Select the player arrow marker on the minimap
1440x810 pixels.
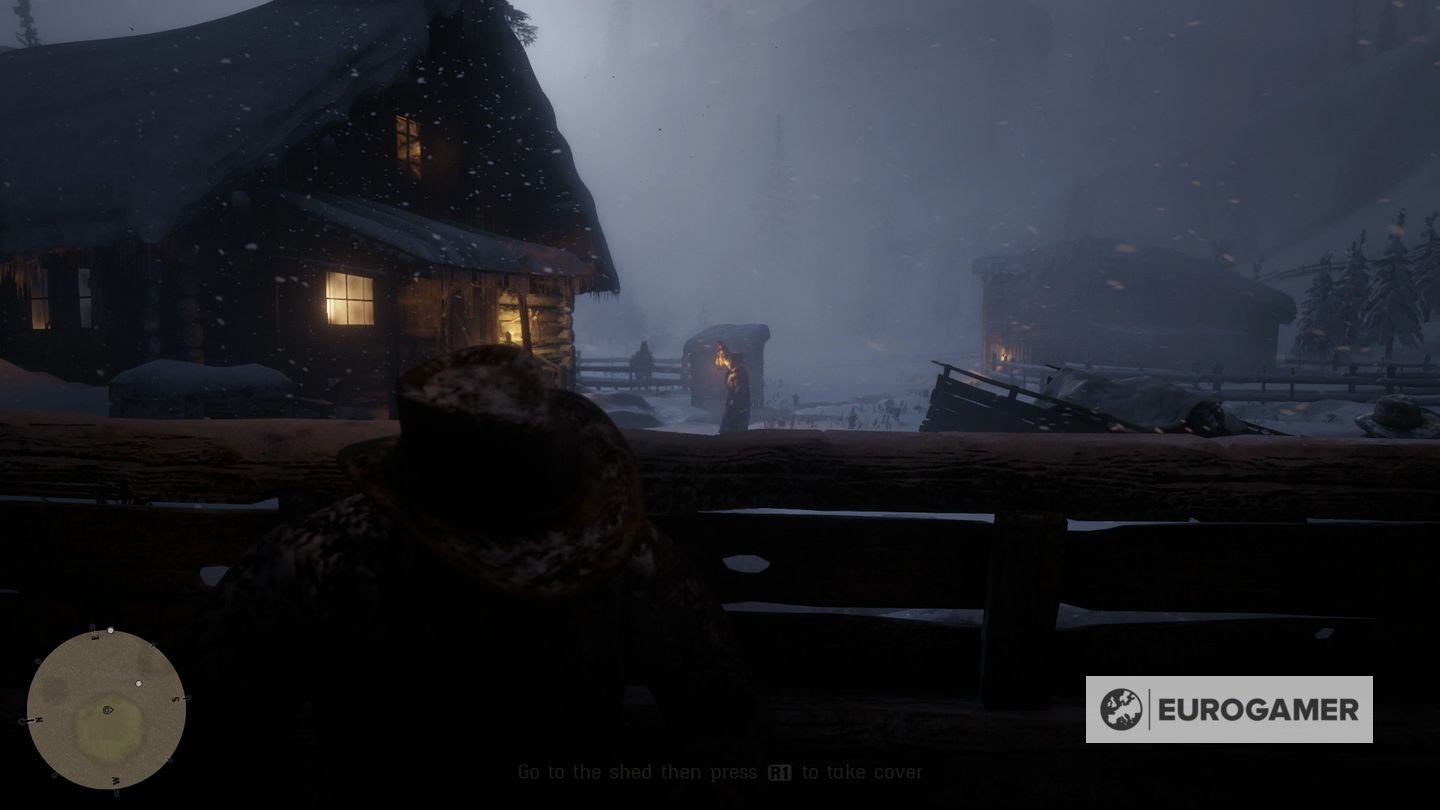[107, 710]
